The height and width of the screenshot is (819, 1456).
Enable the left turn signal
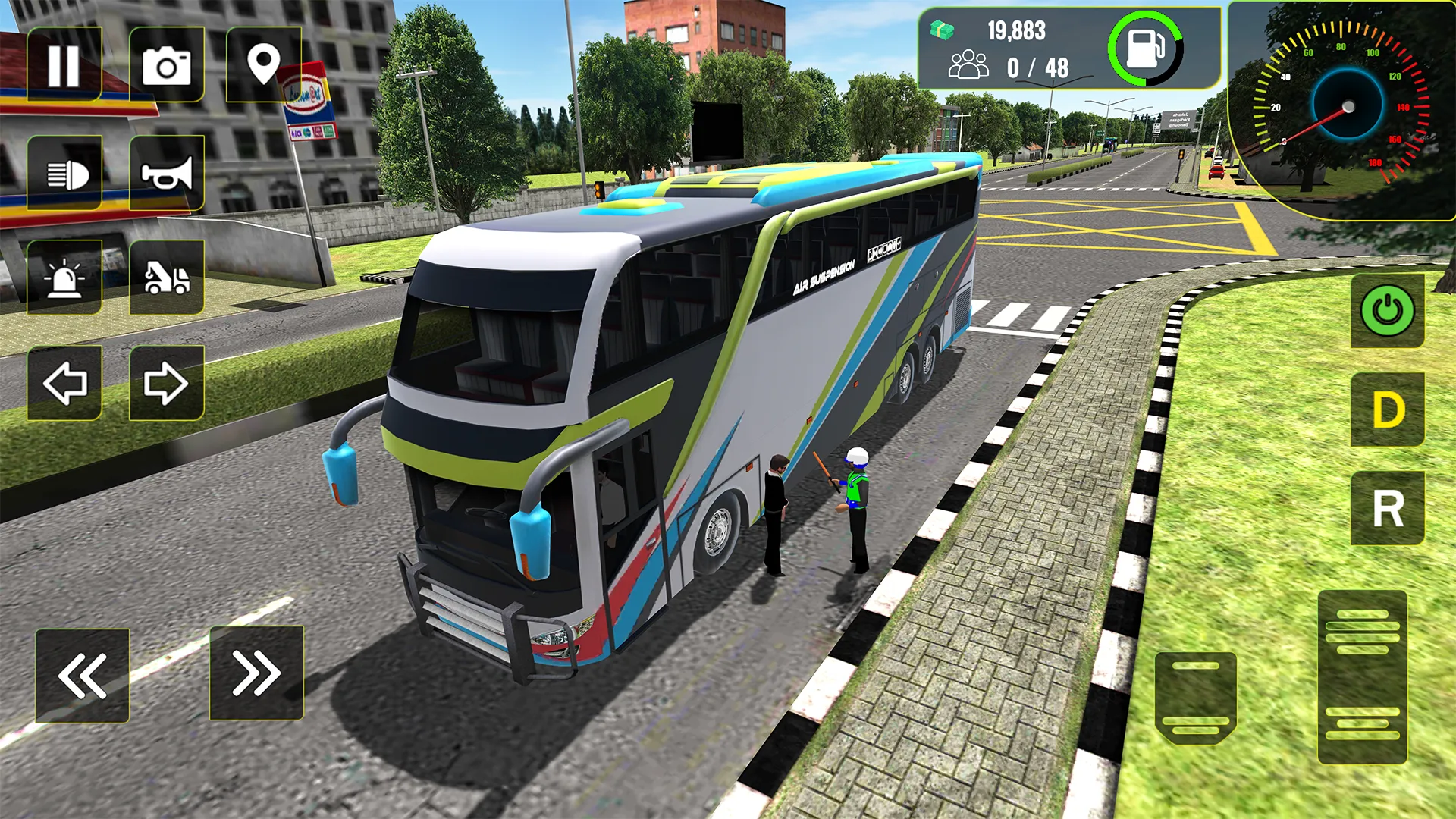tap(64, 383)
